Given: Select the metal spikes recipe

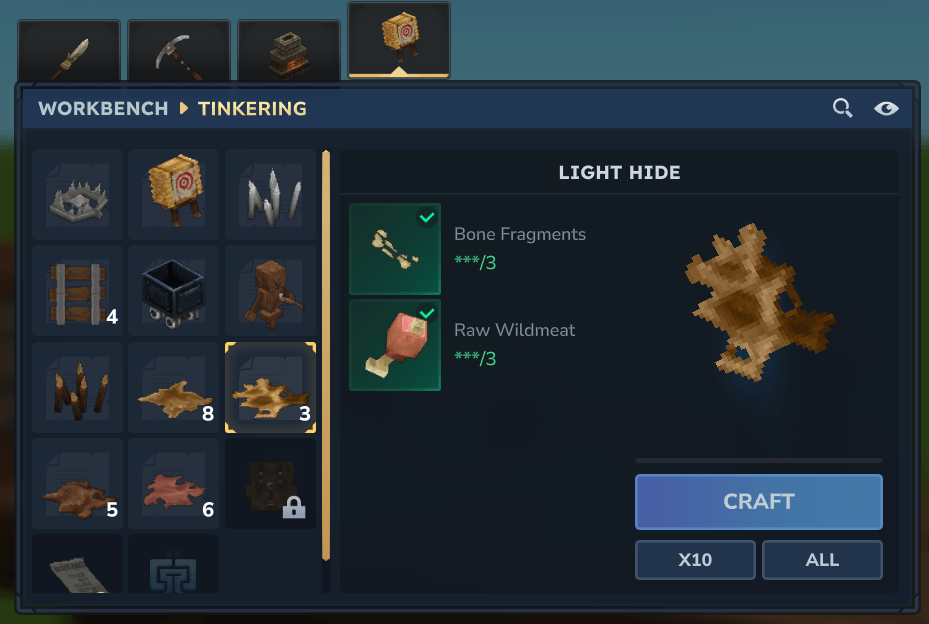Looking at the screenshot, I should (270, 195).
